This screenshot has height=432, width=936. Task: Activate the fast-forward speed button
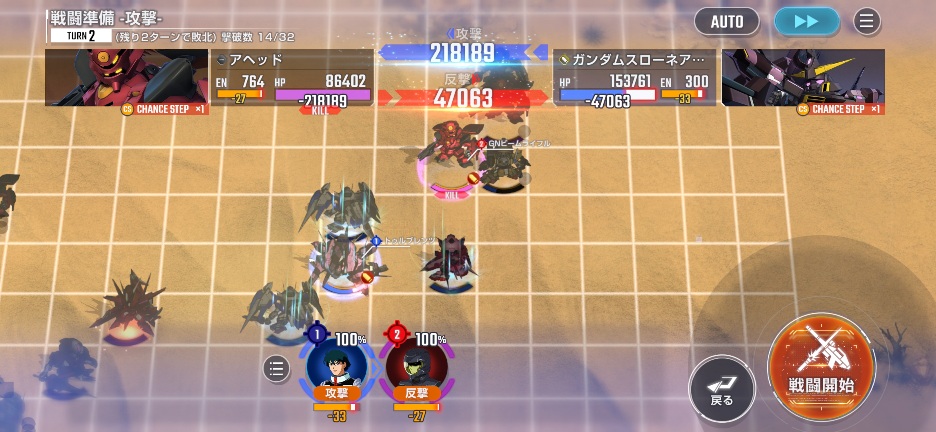[x=807, y=20]
